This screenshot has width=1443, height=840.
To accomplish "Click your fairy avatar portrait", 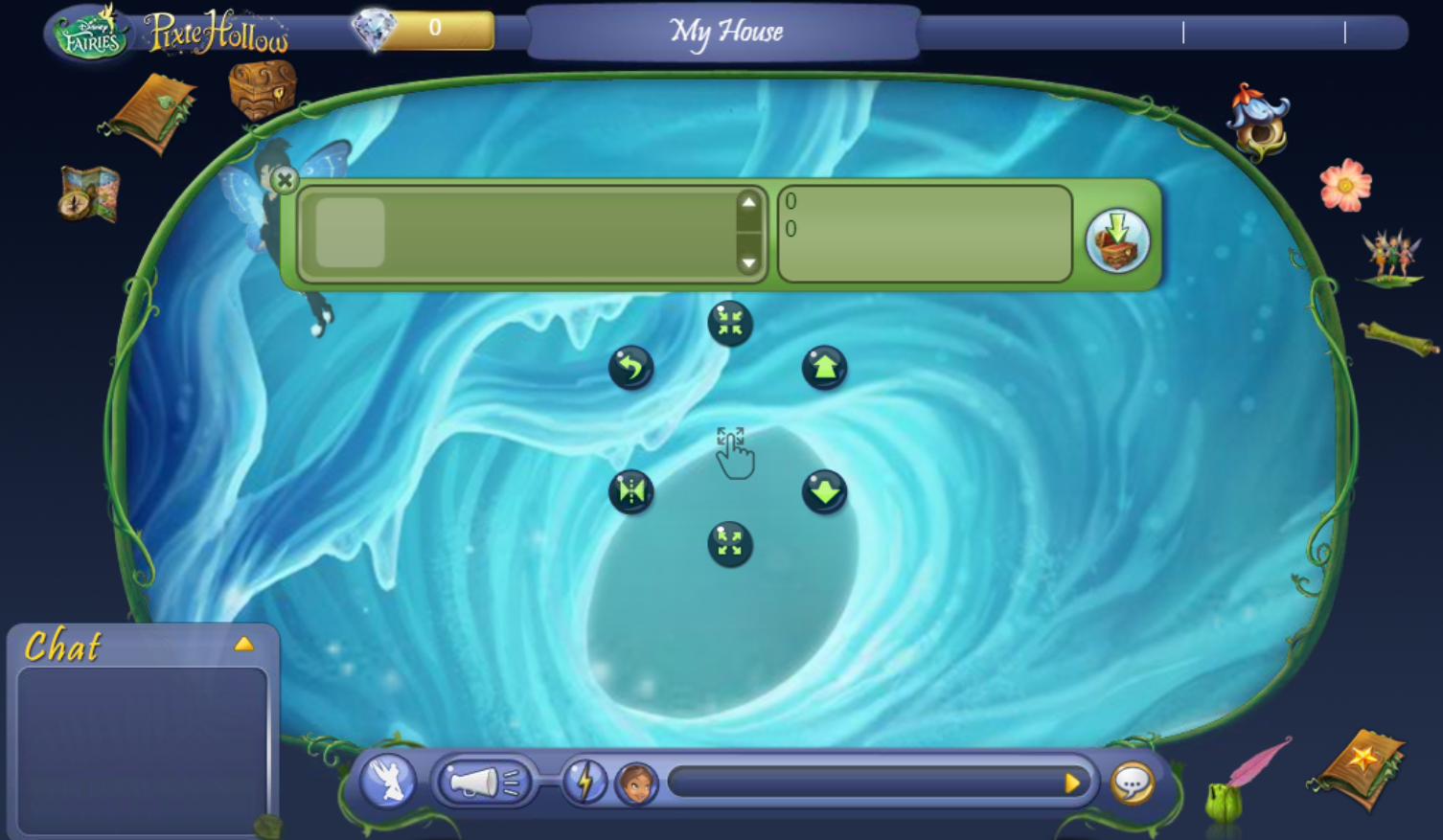I will coord(635,783).
